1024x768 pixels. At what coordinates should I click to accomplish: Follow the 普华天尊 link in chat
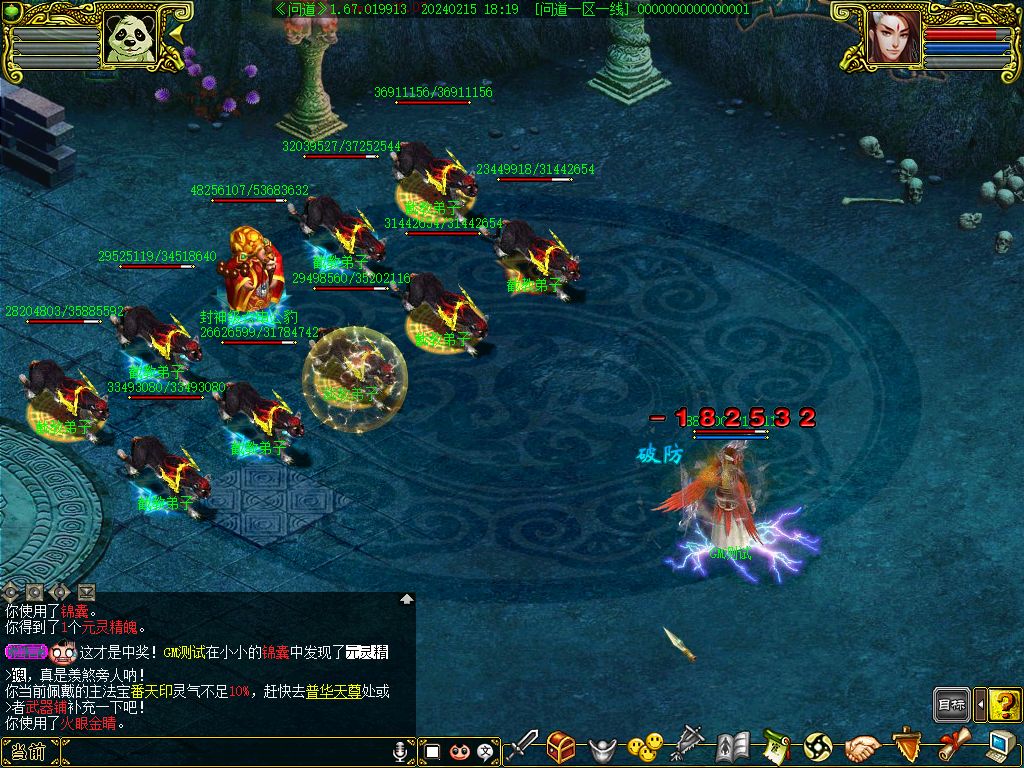tap(333, 691)
